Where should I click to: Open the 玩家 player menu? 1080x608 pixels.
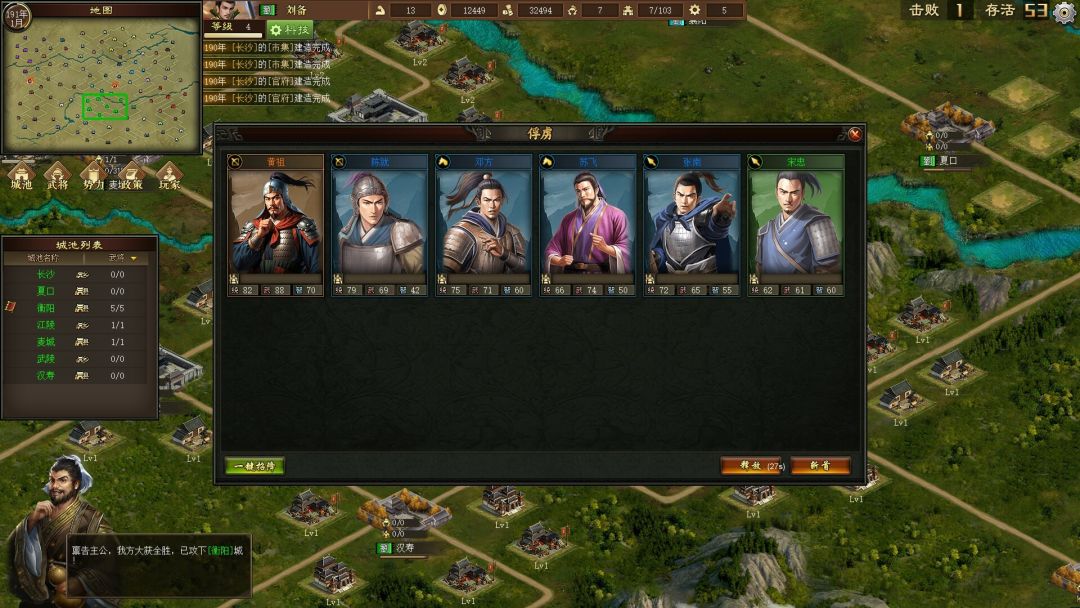(x=169, y=178)
